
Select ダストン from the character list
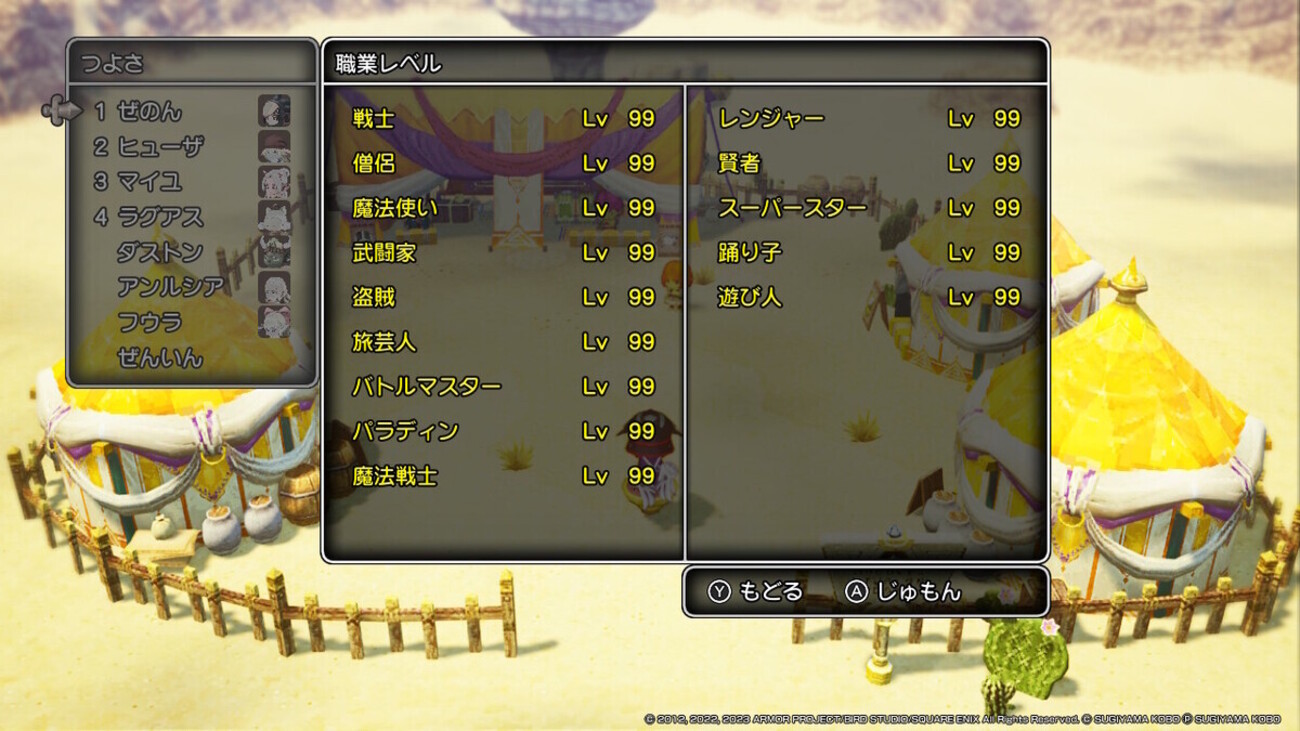coord(160,252)
